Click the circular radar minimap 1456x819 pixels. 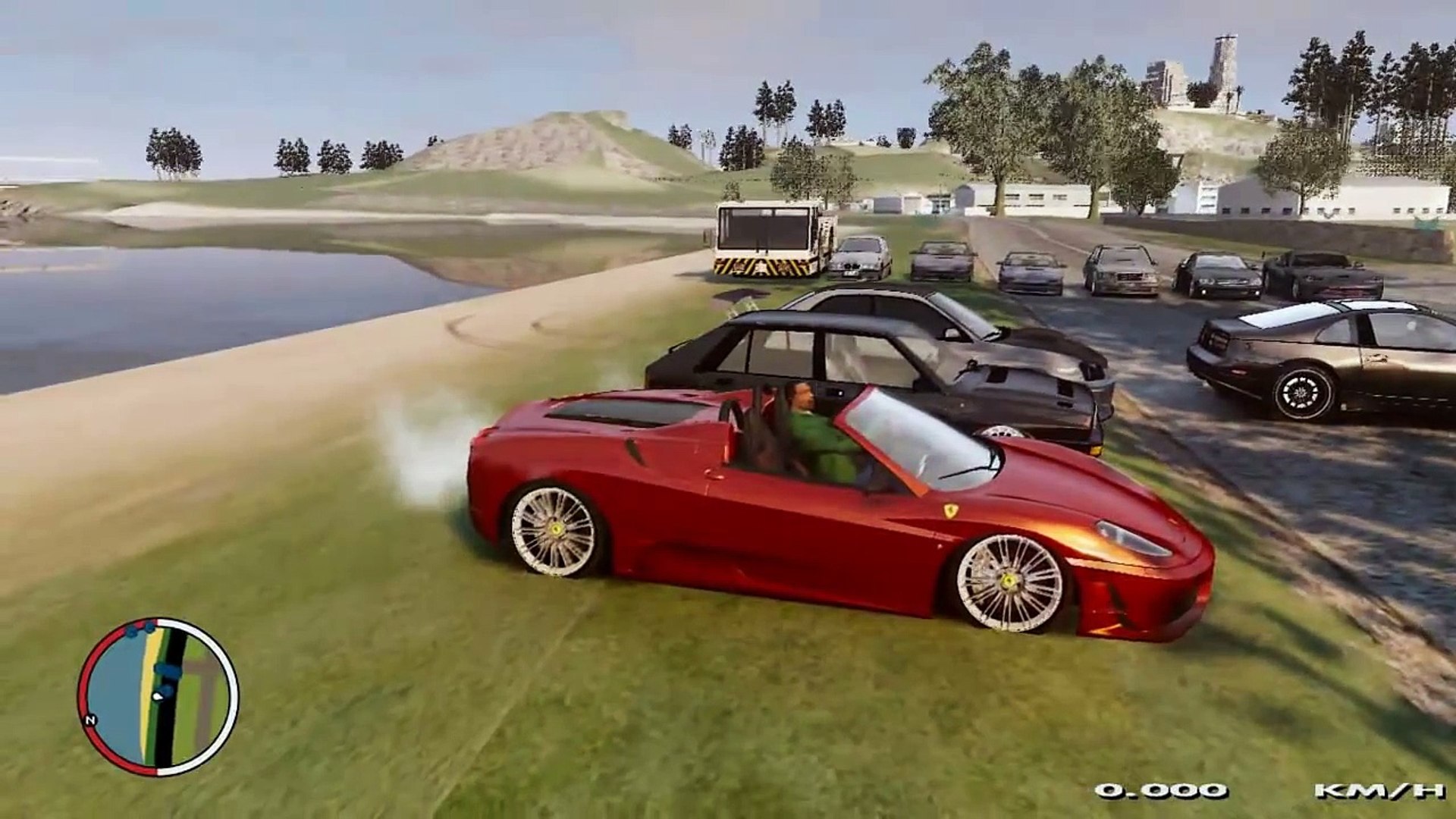[158, 696]
